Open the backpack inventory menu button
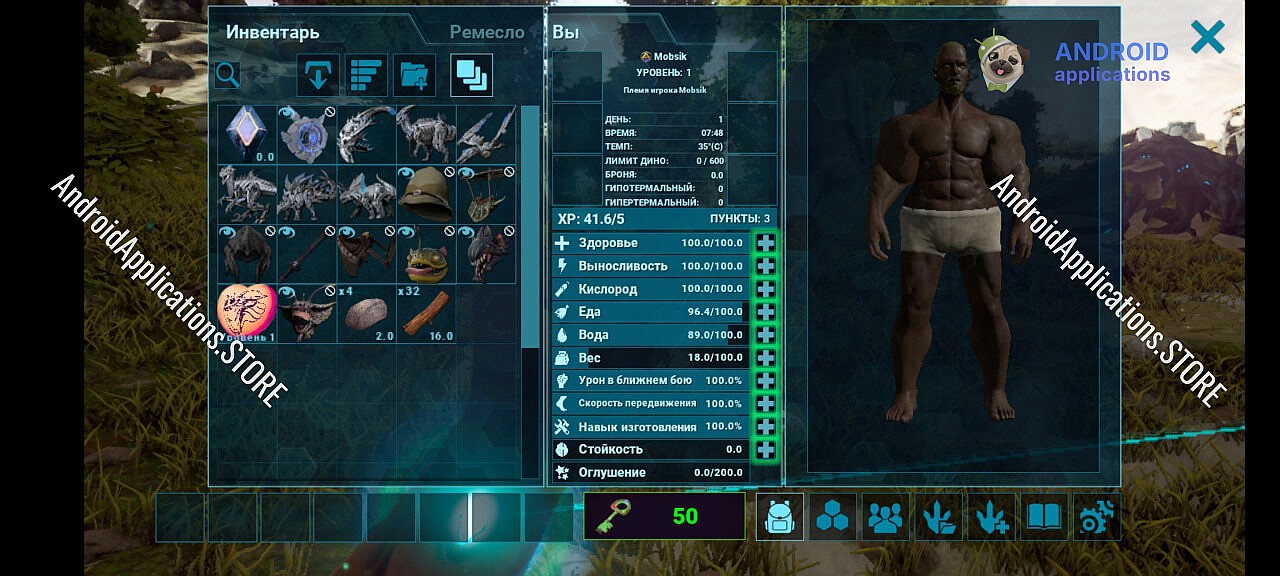Viewport: 1280px width, 576px height. tap(779, 517)
